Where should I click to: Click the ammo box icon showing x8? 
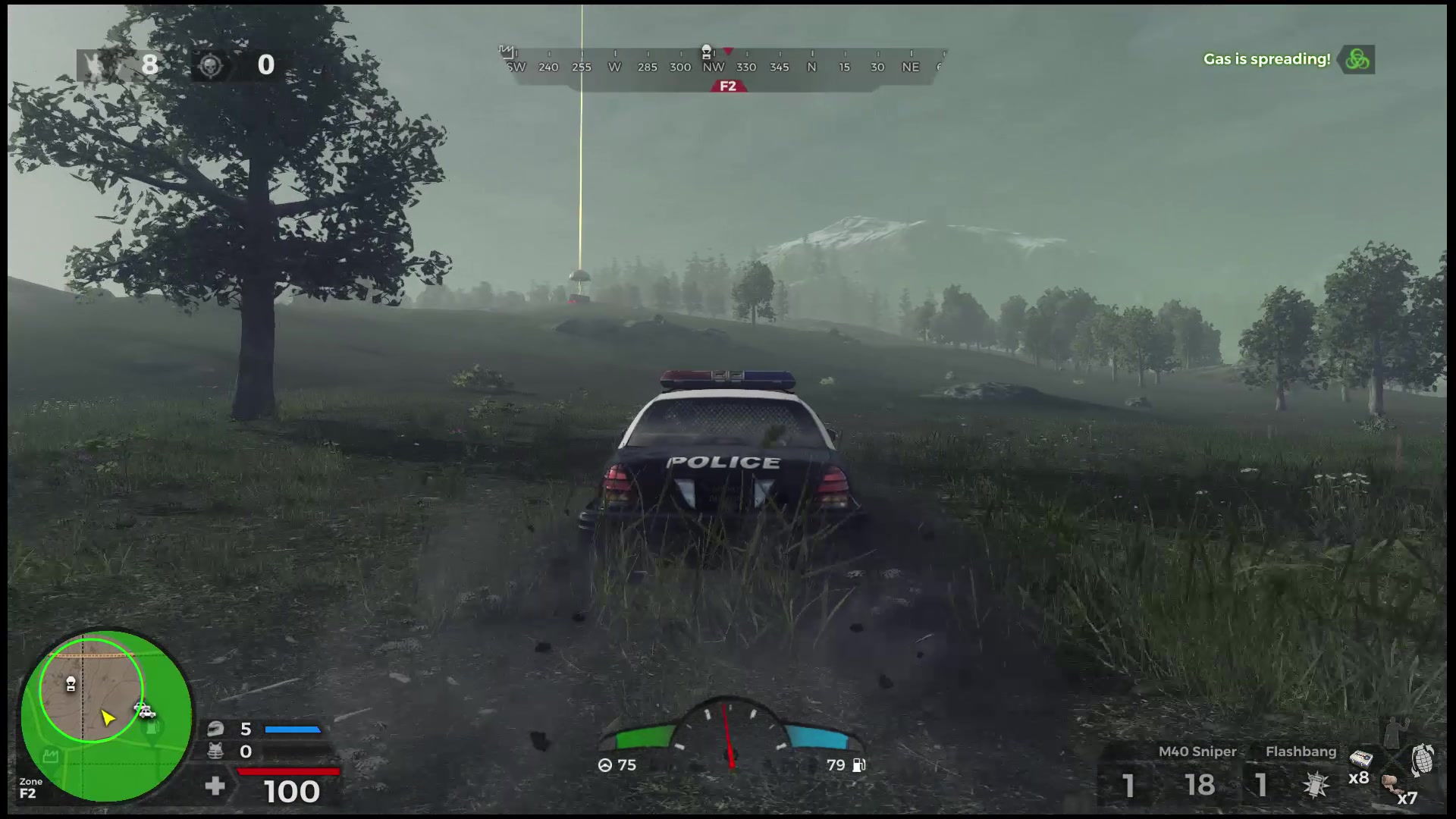pos(1361,759)
